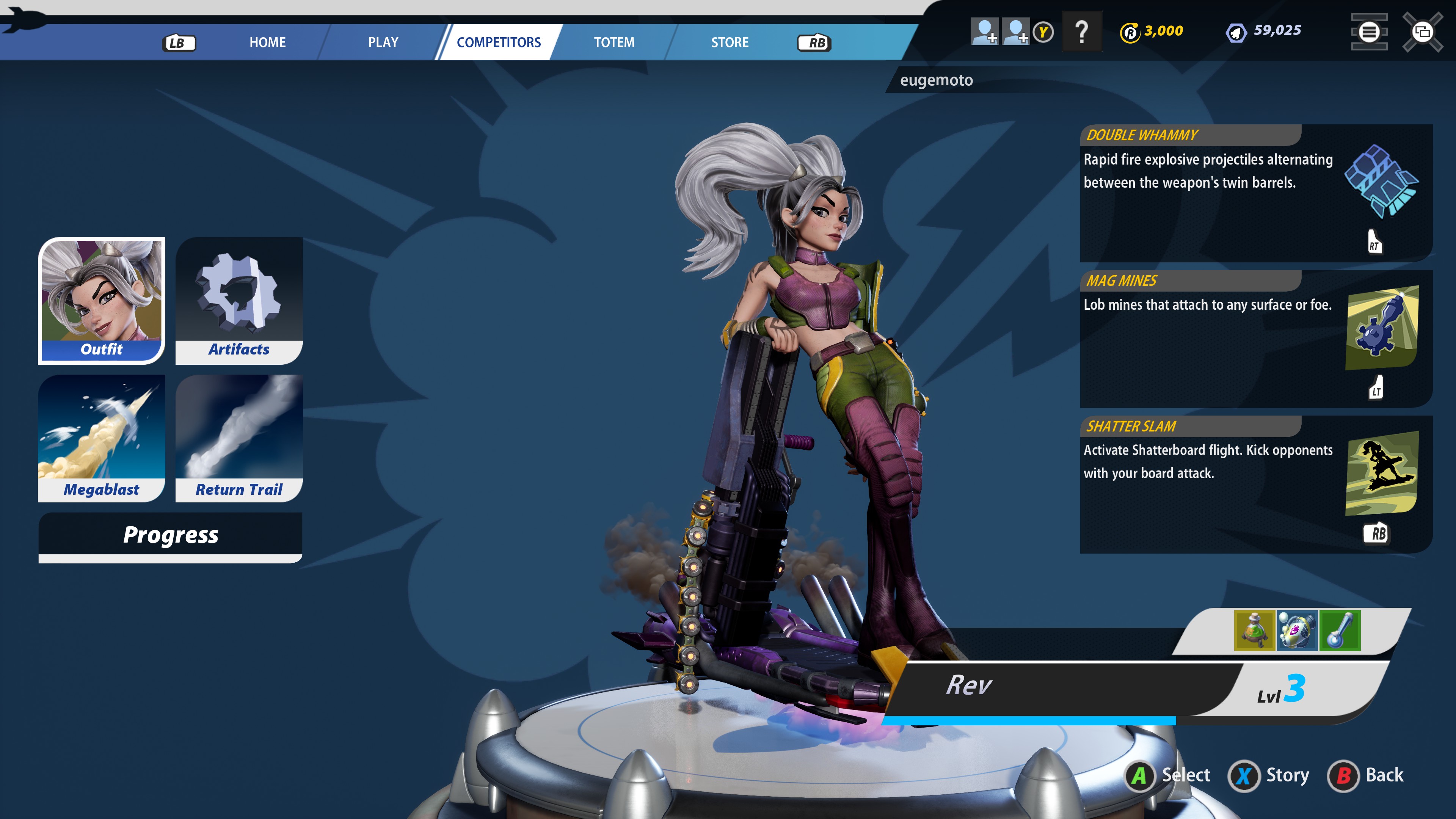Switch to the HOME tab
The image size is (1456, 819).
click(x=267, y=42)
